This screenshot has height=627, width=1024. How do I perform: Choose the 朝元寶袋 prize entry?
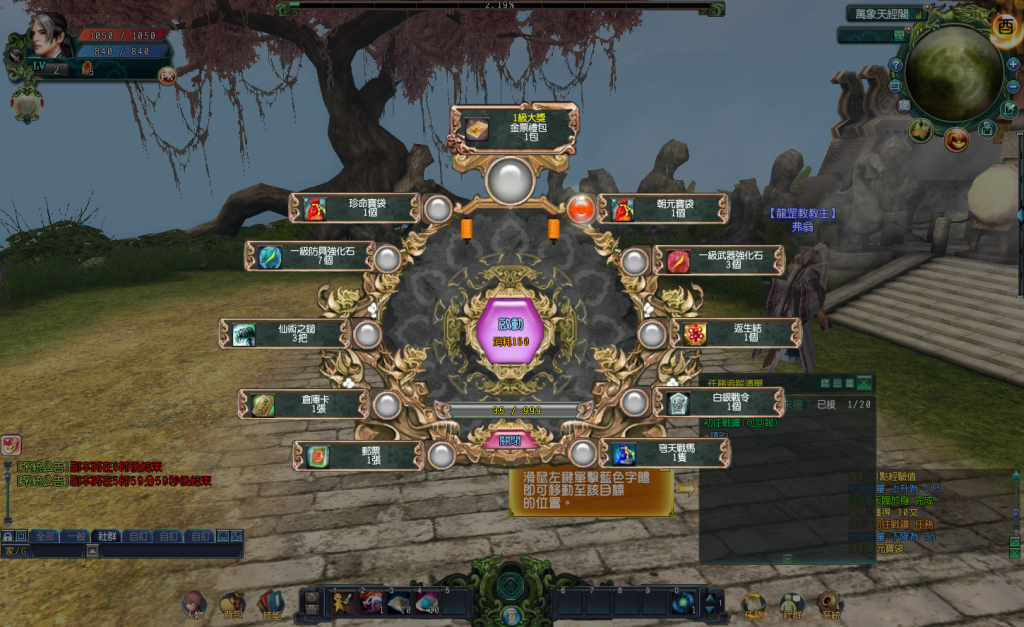[666, 209]
